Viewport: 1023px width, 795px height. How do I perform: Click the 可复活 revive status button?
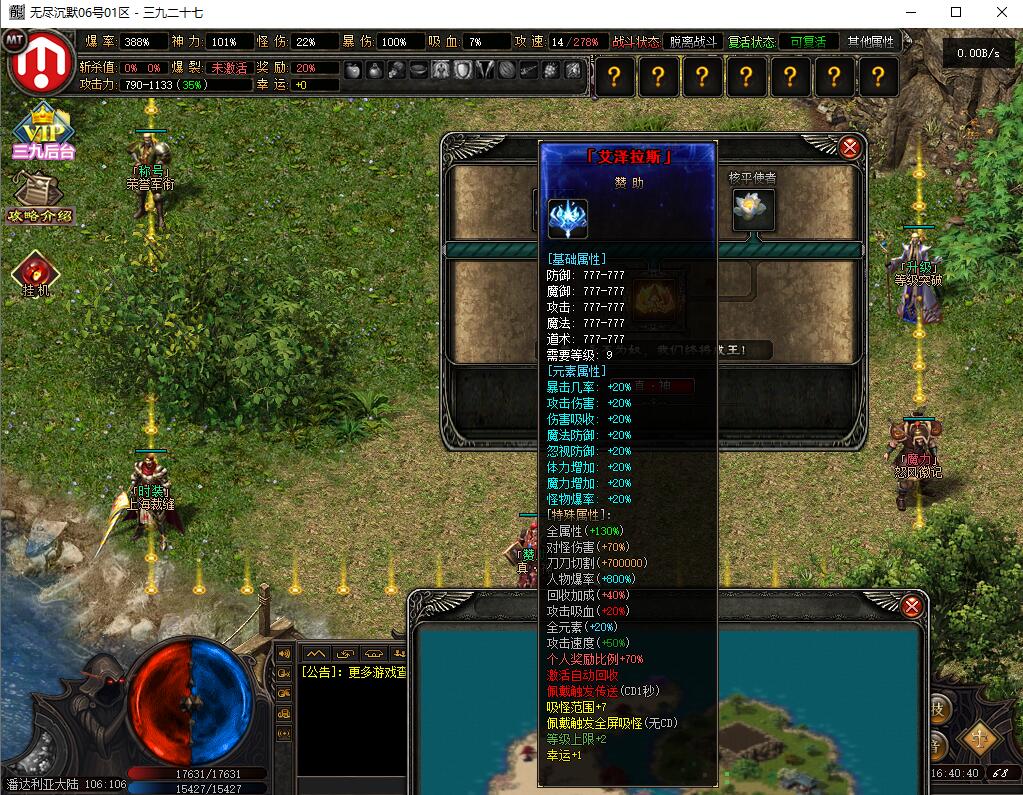point(808,42)
